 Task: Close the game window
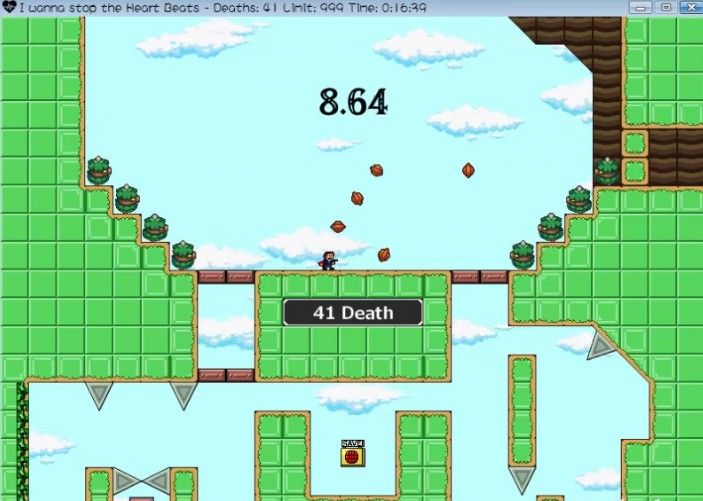690,7
